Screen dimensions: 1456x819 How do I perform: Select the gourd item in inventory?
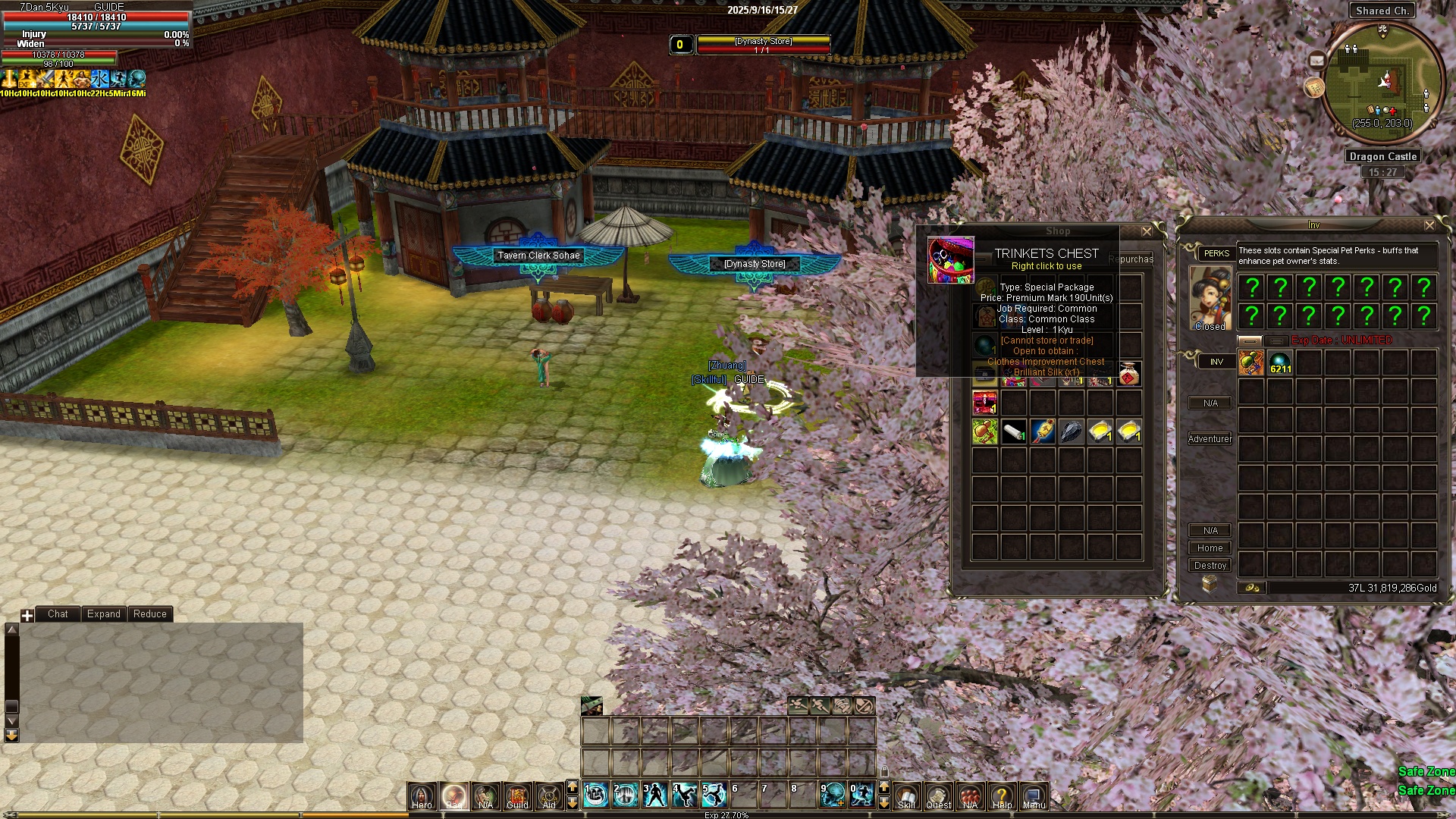point(1251,362)
